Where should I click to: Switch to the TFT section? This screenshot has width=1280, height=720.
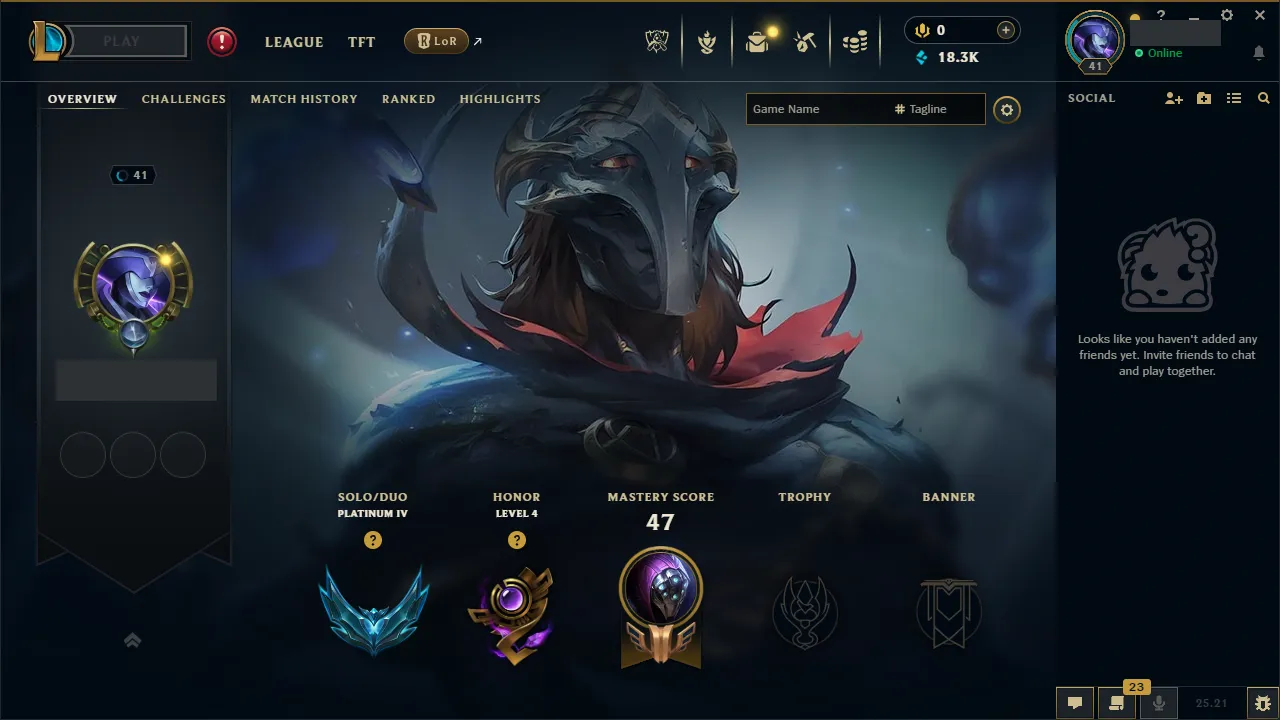point(361,42)
